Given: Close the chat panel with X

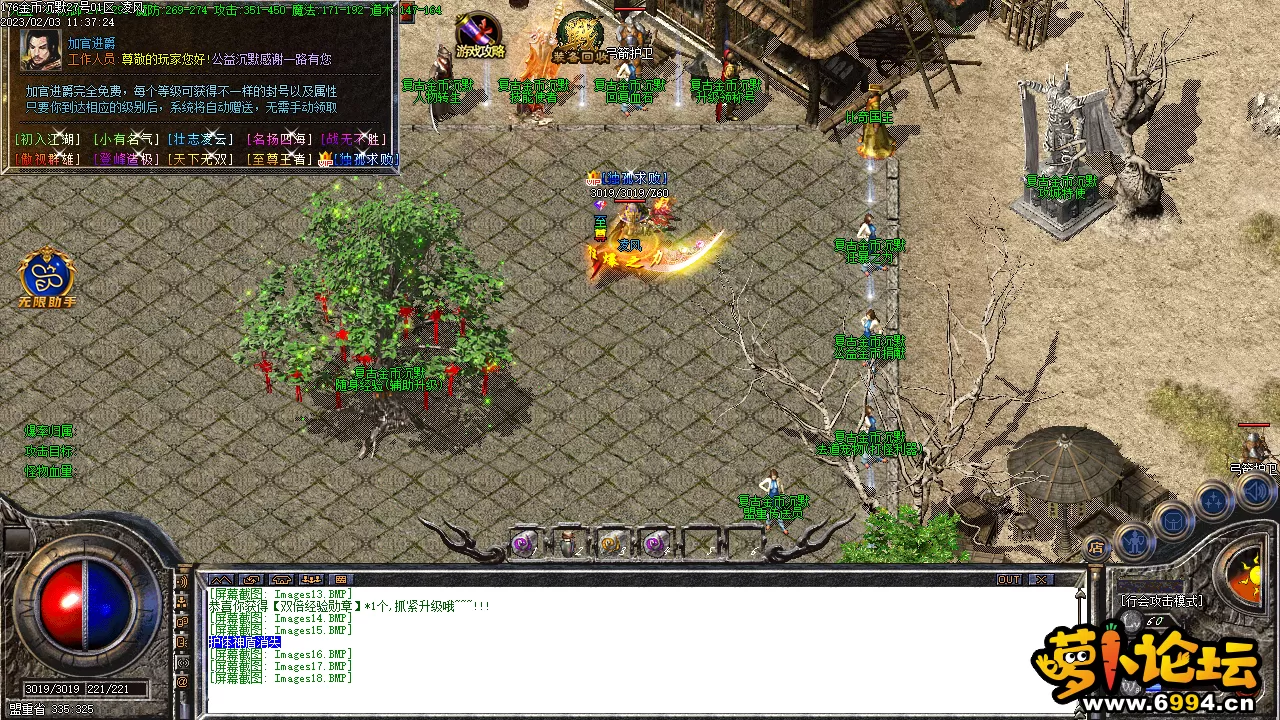Looking at the screenshot, I should (1041, 580).
